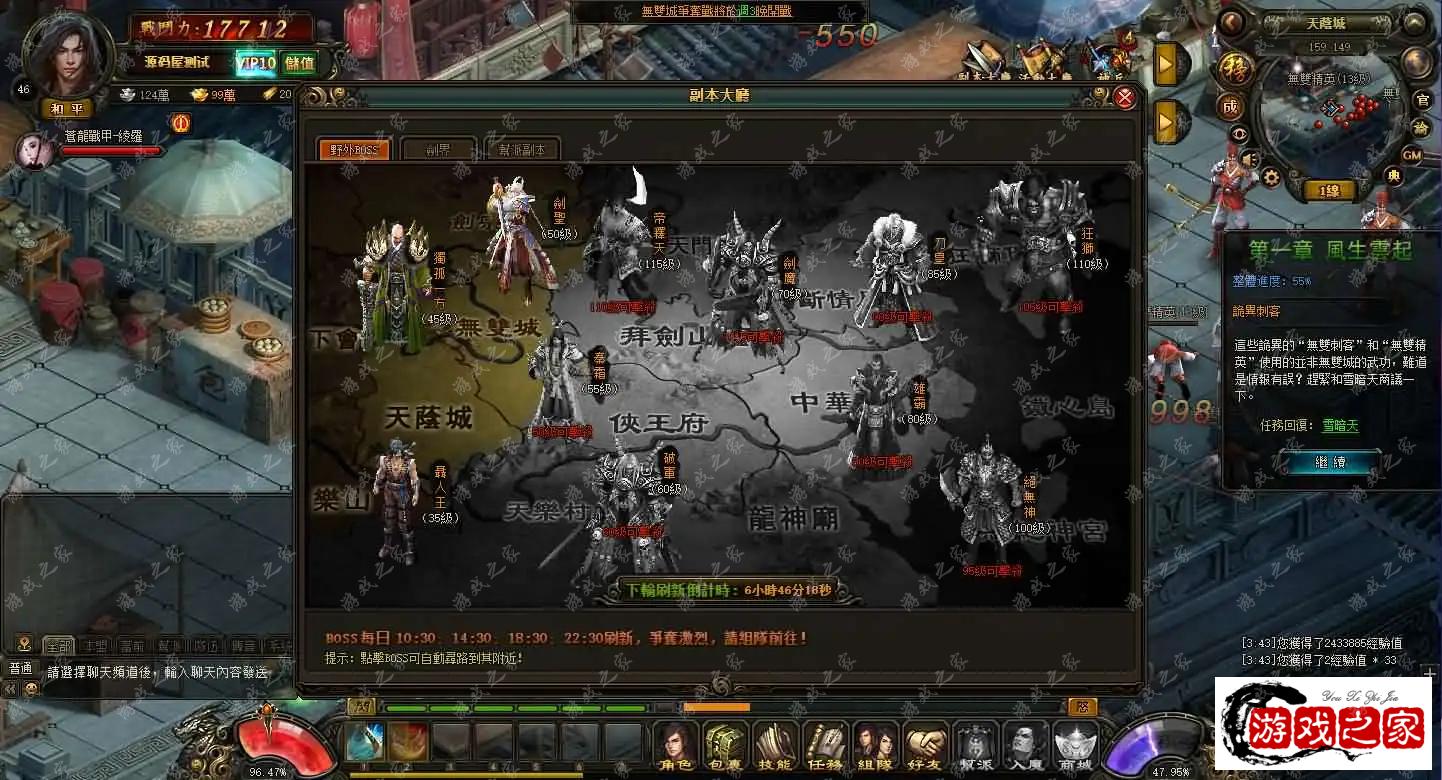Close the 副本大廳 dungeon hall window
This screenshot has height=780, width=1442.
click(x=1125, y=97)
